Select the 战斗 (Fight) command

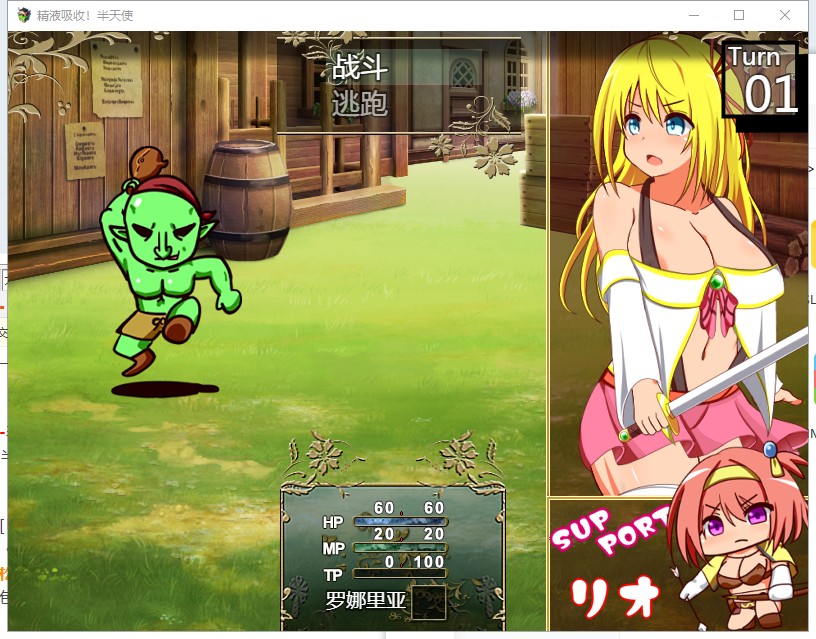(360, 68)
